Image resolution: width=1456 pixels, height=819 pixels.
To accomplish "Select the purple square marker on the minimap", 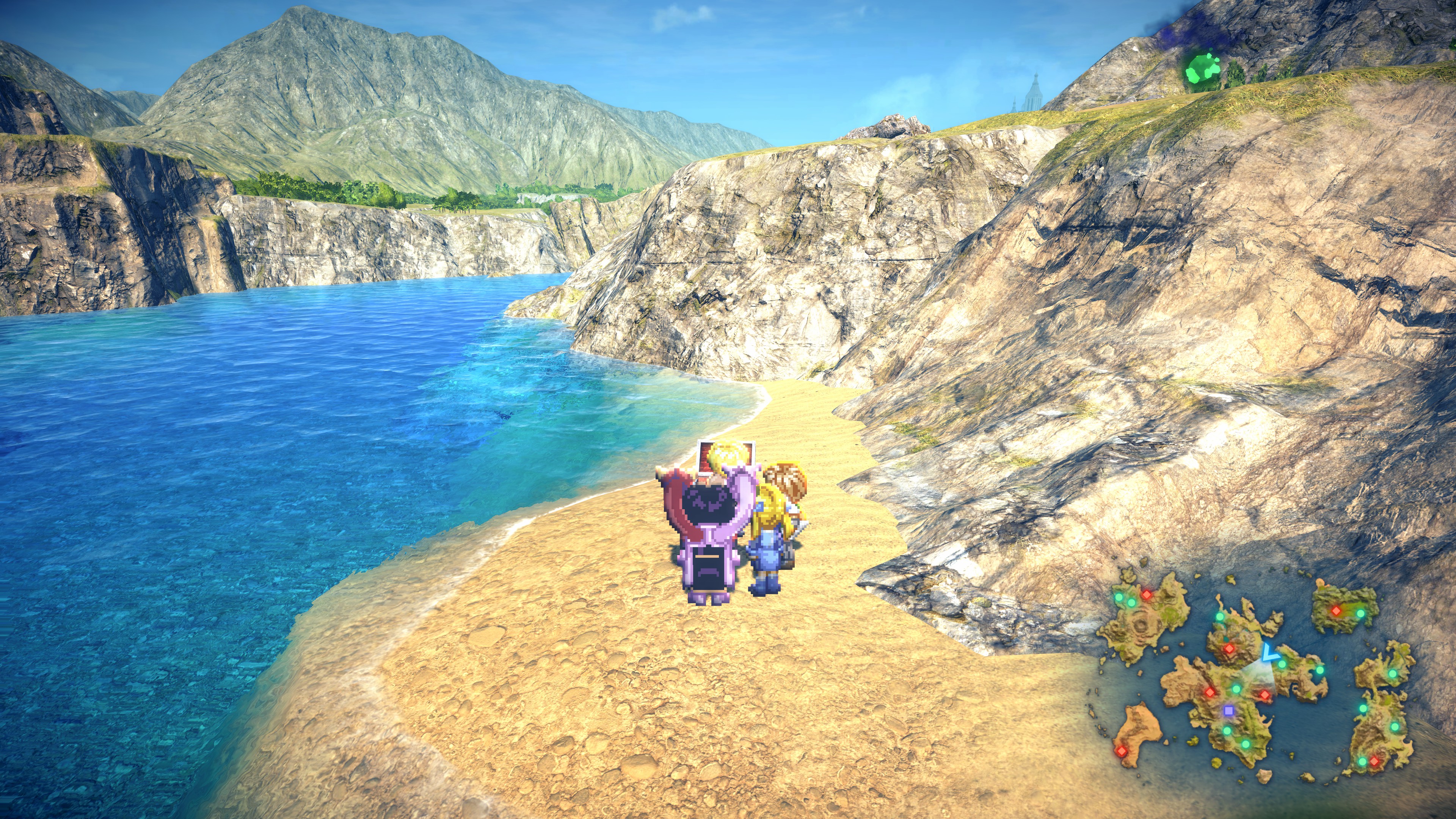I will 1228,709.
